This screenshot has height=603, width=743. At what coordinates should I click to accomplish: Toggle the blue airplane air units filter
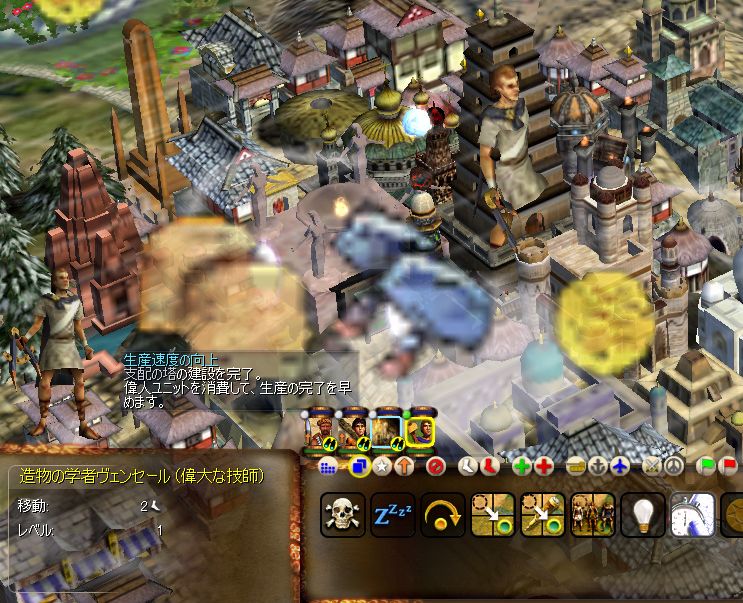pyautogui.click(x=619, y=466)
